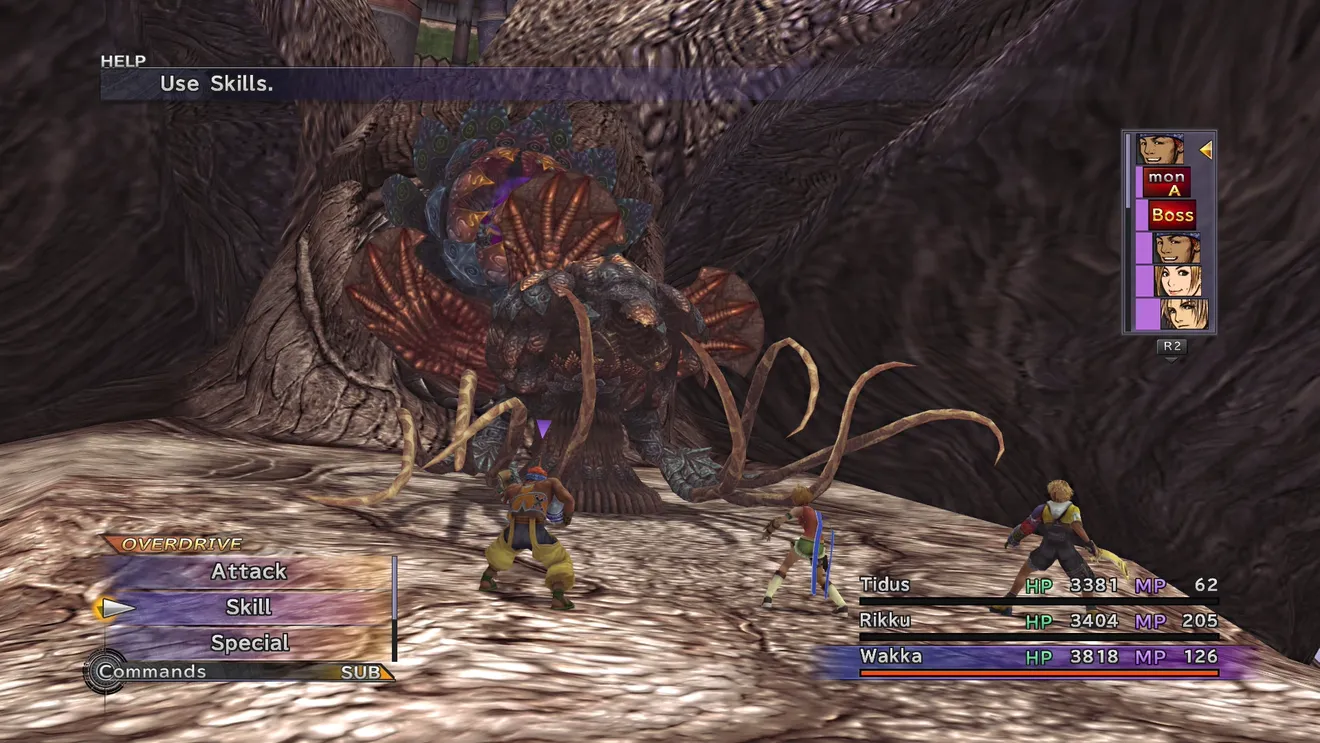The width and height of the screenshot is (1320, 743).
Task: Select the Boss turn order entry
Action: (1172, 215)
